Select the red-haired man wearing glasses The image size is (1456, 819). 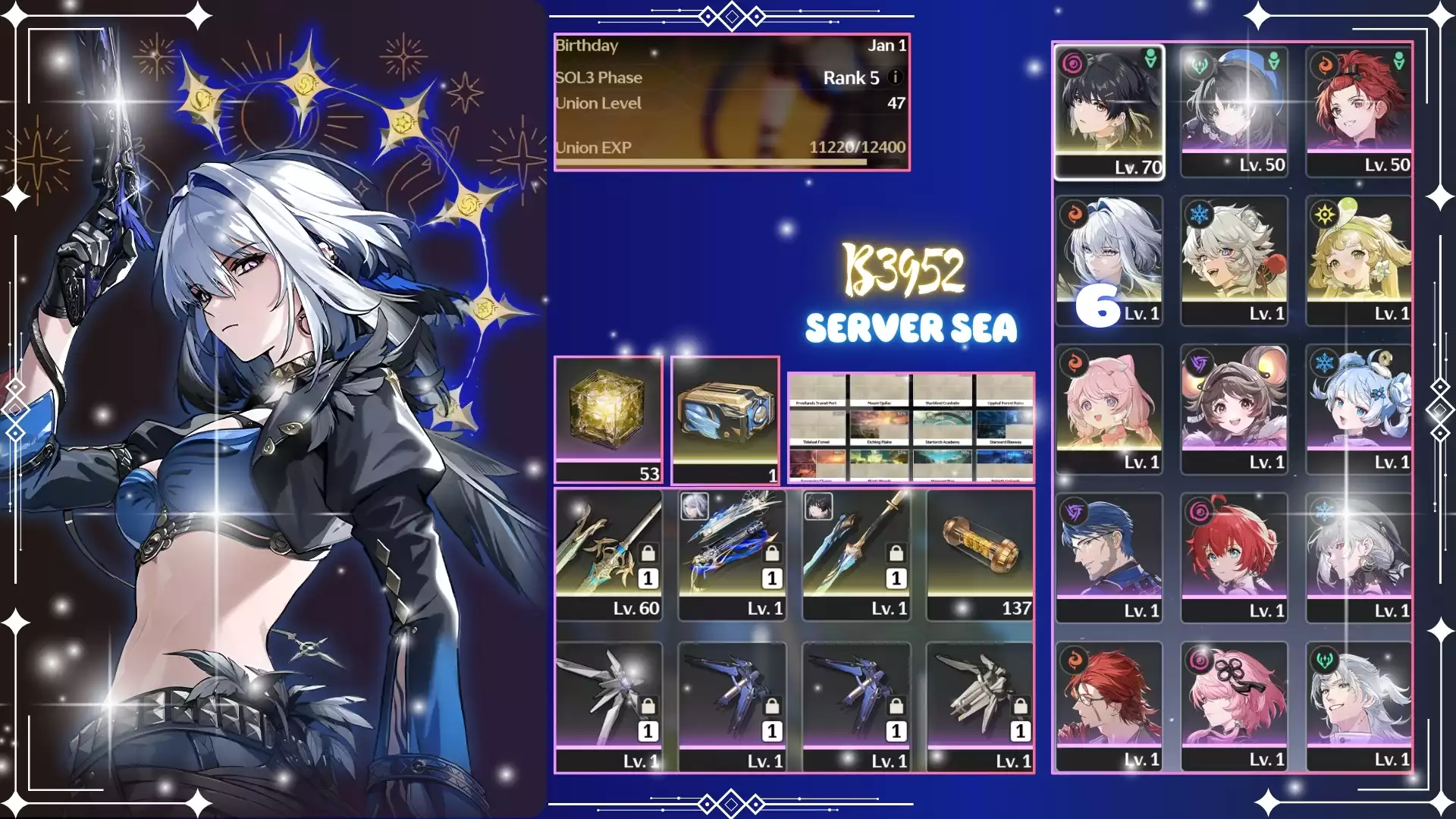1109,706
